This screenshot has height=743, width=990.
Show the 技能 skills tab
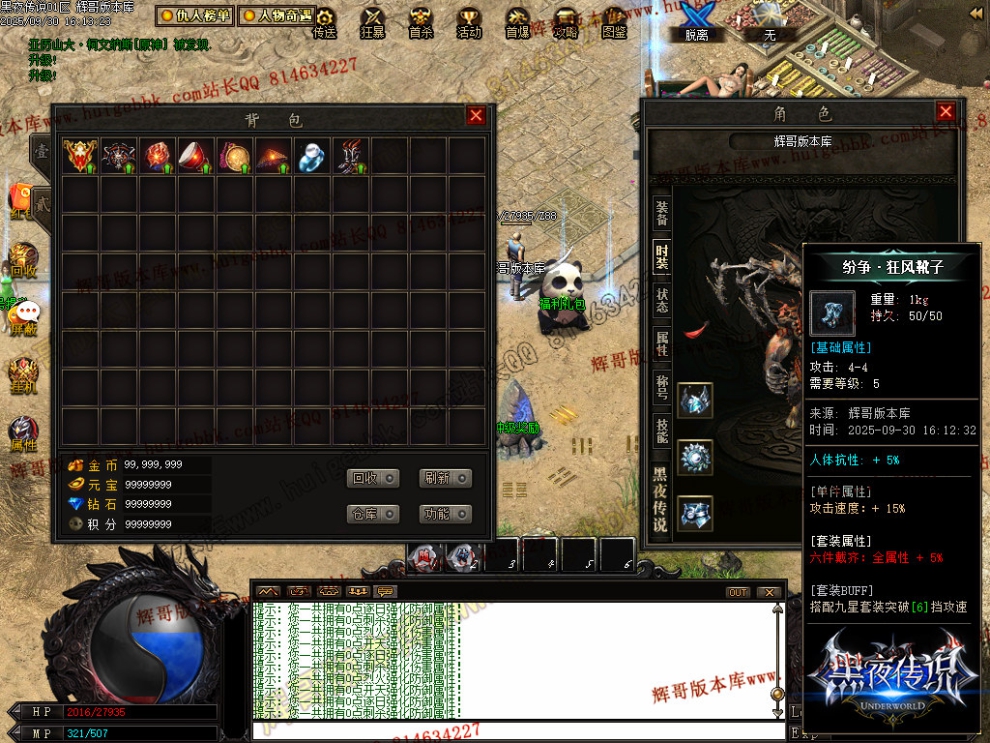coord(661,430)
